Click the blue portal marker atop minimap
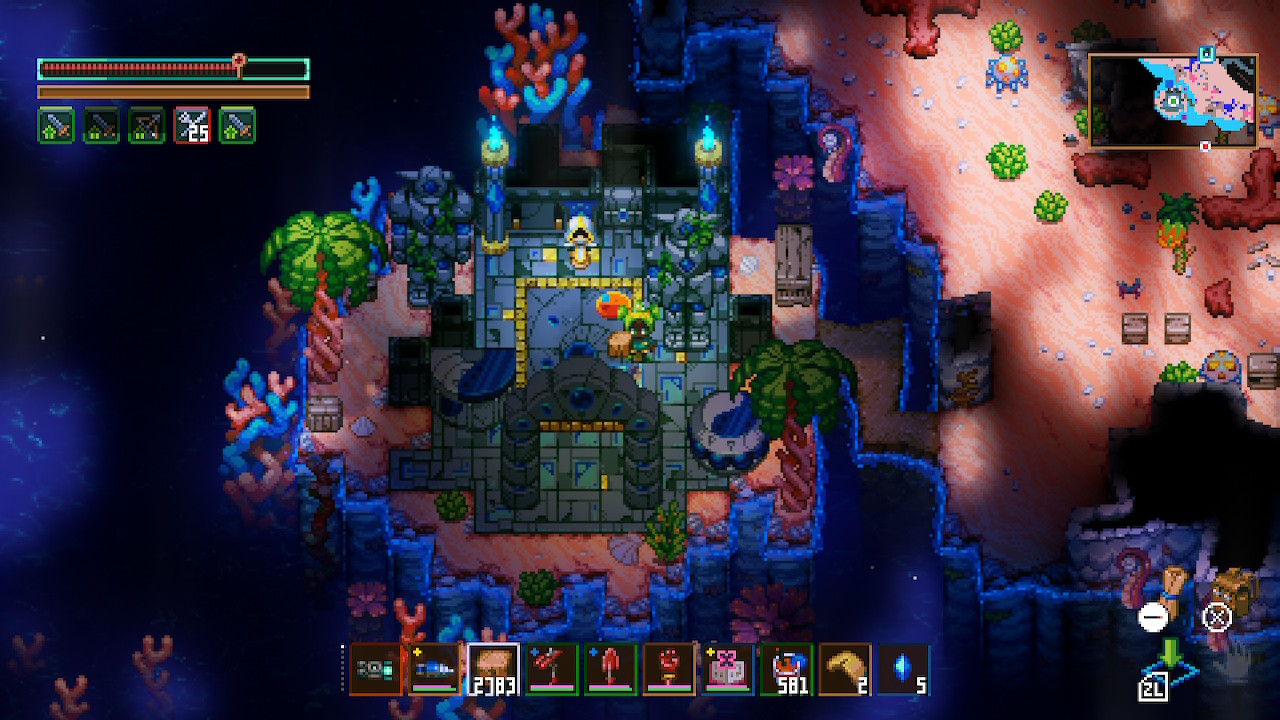Viewport: 1280px width, 720px height. 1207,53
